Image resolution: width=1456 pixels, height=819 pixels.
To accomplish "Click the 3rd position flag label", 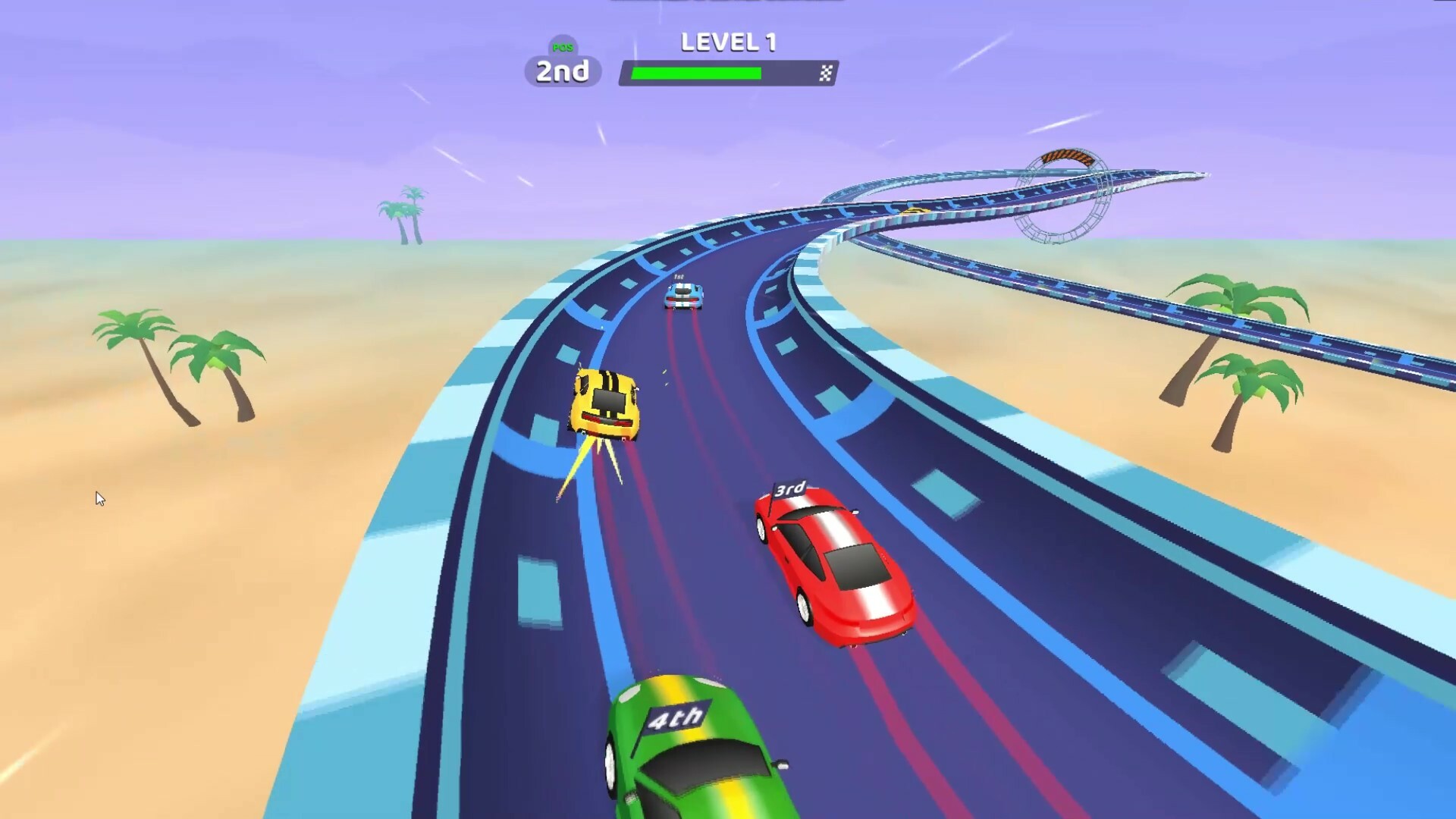I will point(790,488).
